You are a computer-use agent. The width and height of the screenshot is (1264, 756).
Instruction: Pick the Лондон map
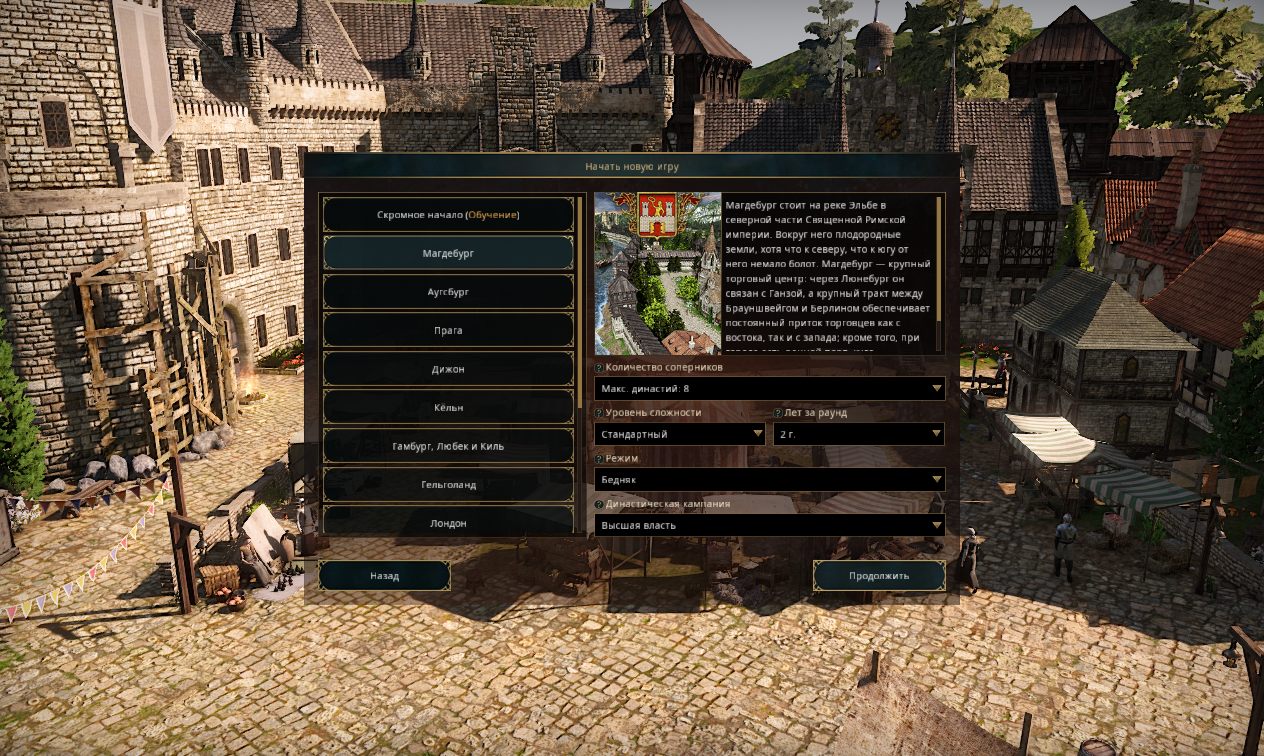click(447, 523)
